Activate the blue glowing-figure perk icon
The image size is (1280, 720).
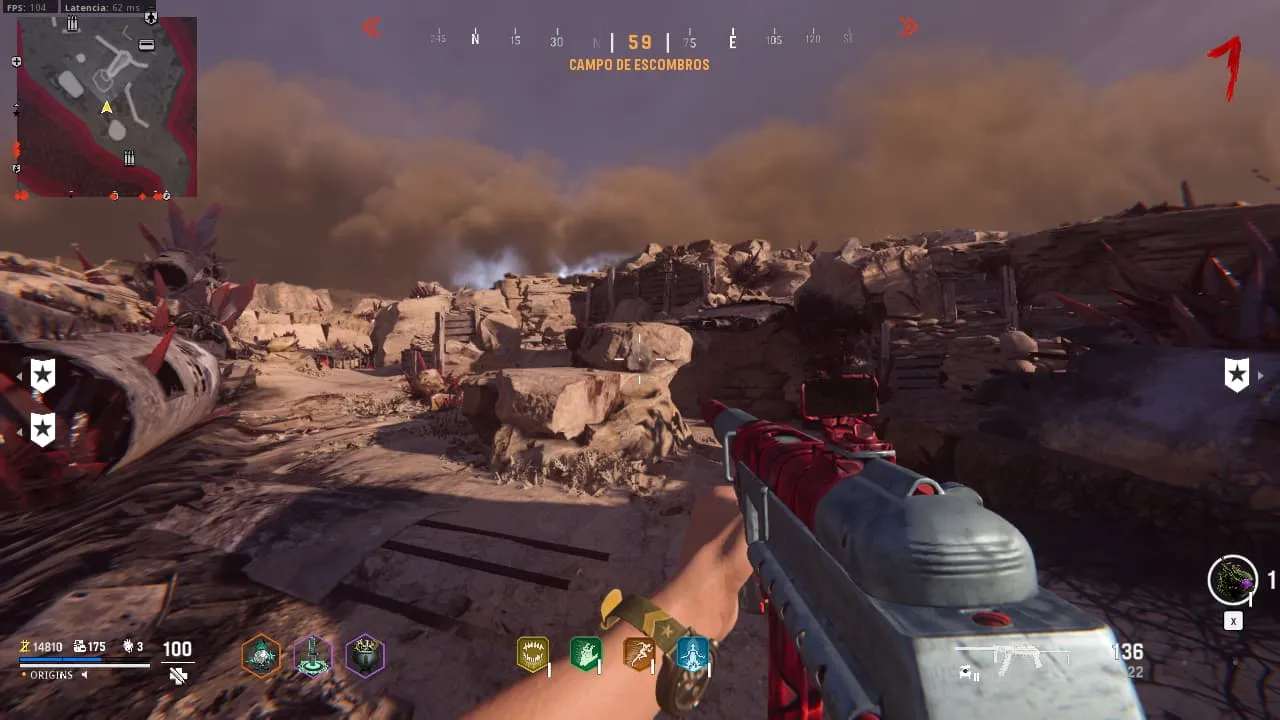pos(692,654)
